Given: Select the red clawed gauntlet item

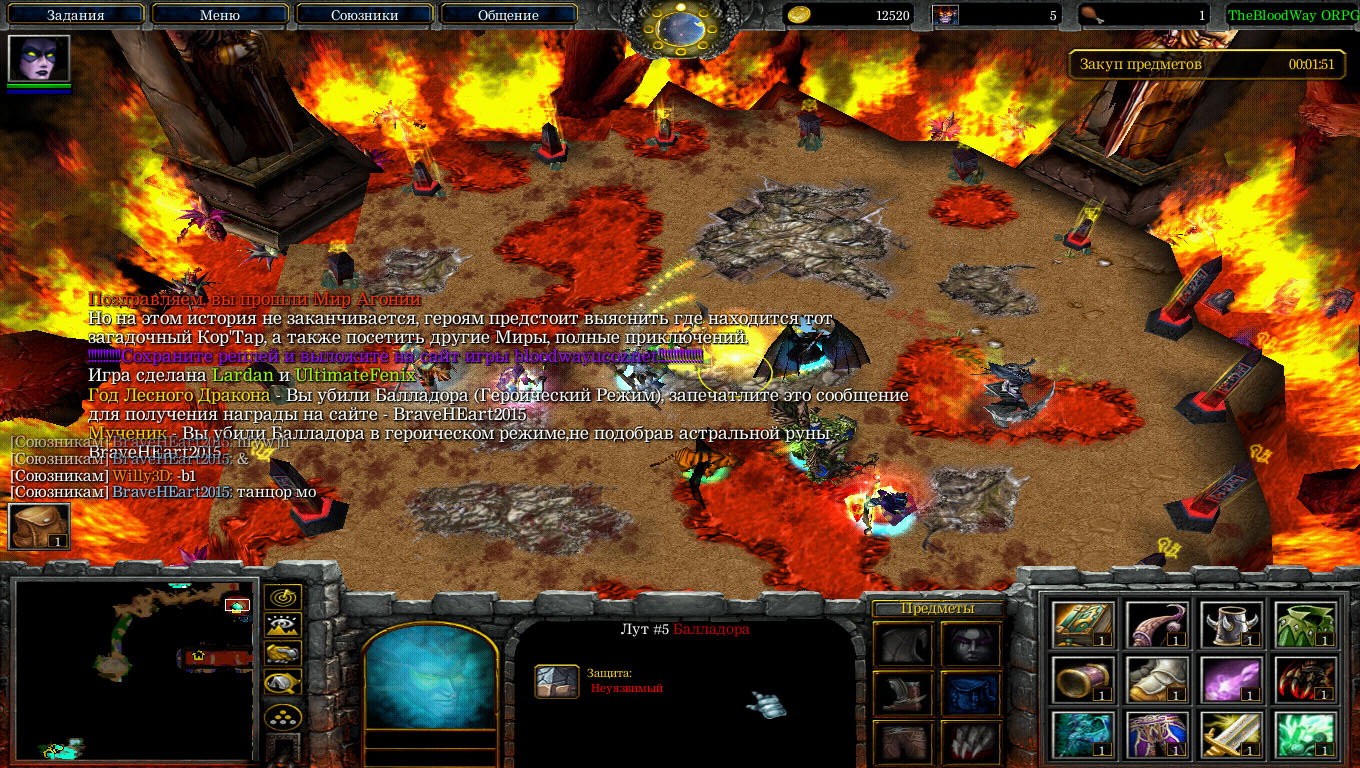Looking at the screenshot, I should [x=1305, y=679].
